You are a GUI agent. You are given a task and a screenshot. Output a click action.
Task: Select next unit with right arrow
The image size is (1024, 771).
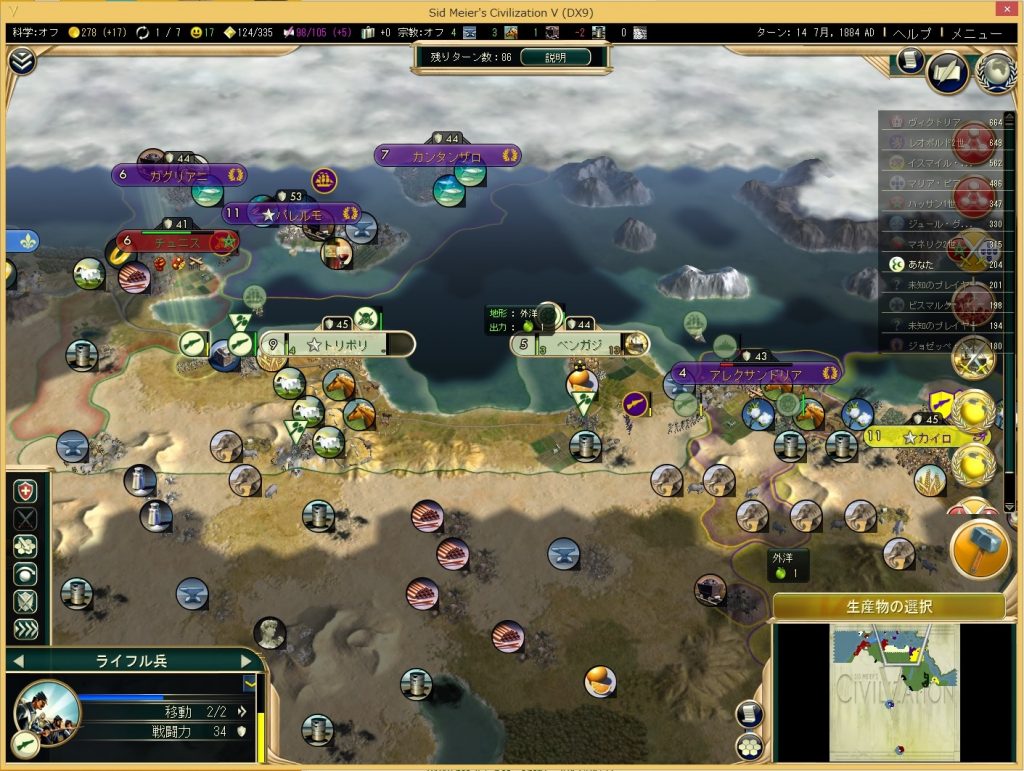pos(247,660)
